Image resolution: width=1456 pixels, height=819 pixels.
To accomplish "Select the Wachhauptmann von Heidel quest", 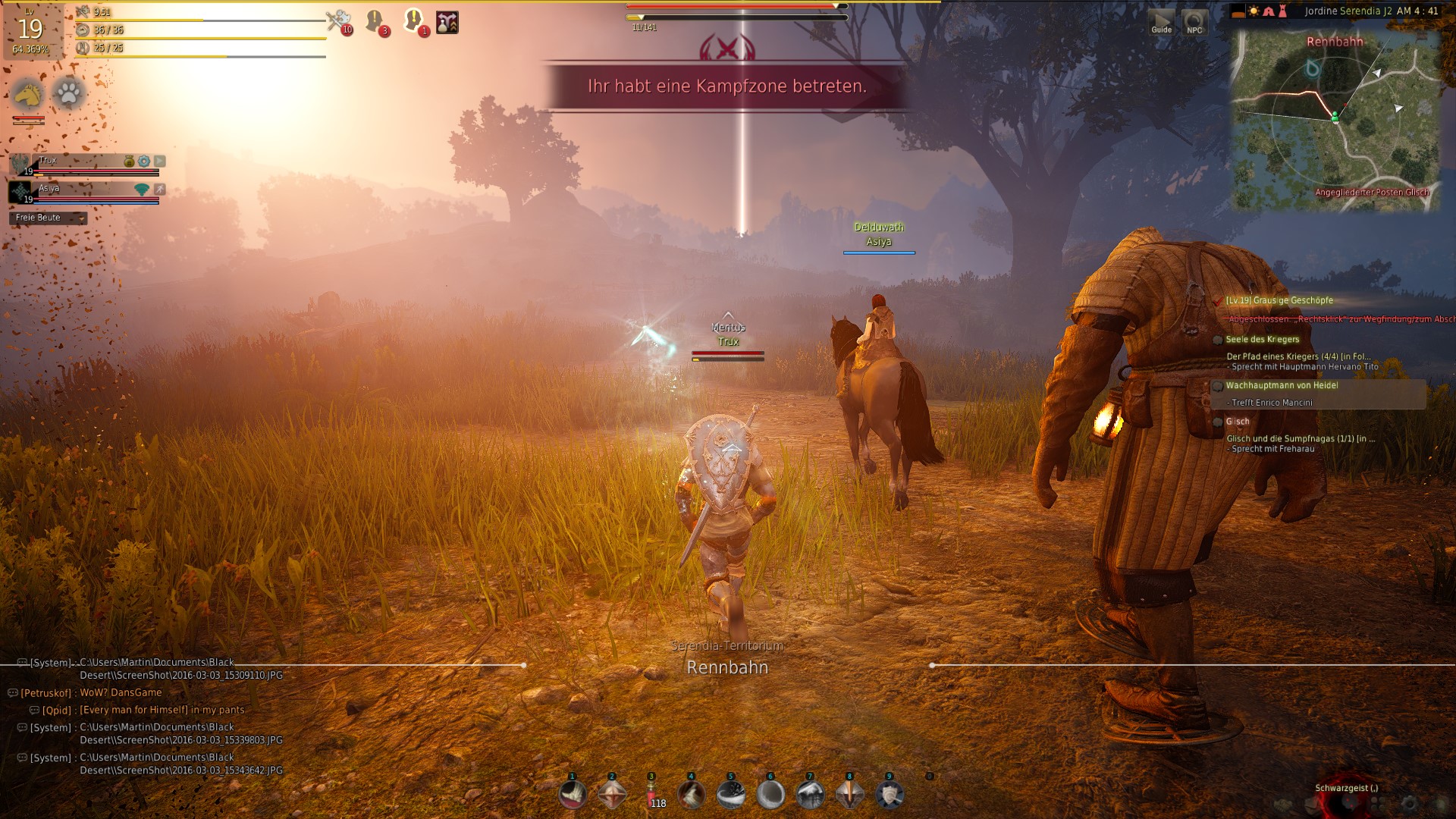I will click(1282, 385).
